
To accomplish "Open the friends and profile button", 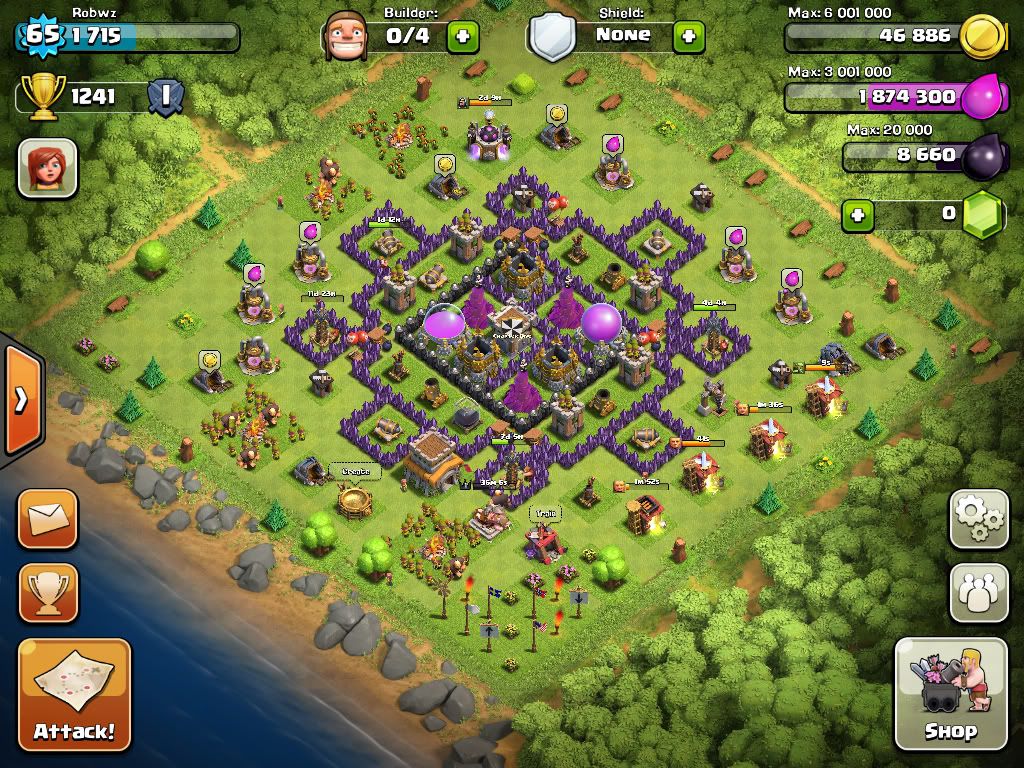I will (x=978, y=593).
